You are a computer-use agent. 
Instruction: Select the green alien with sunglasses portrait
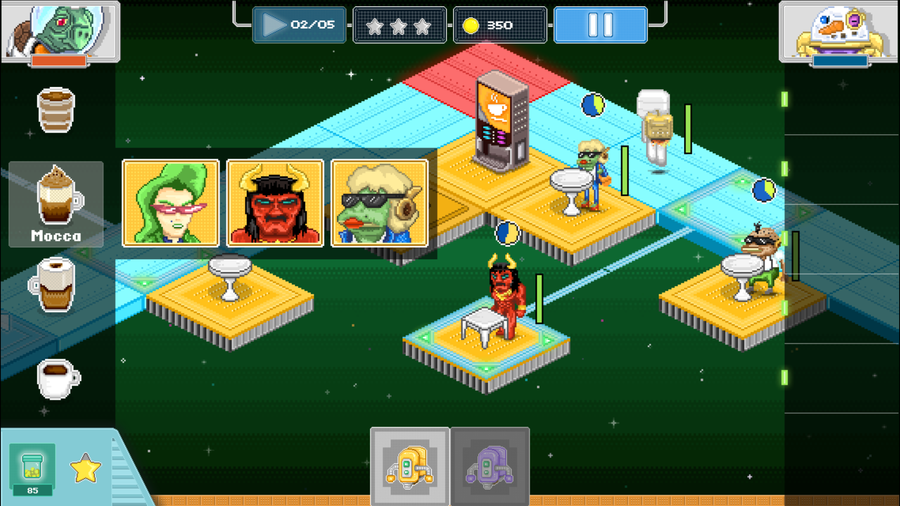(x=379, y=203)
